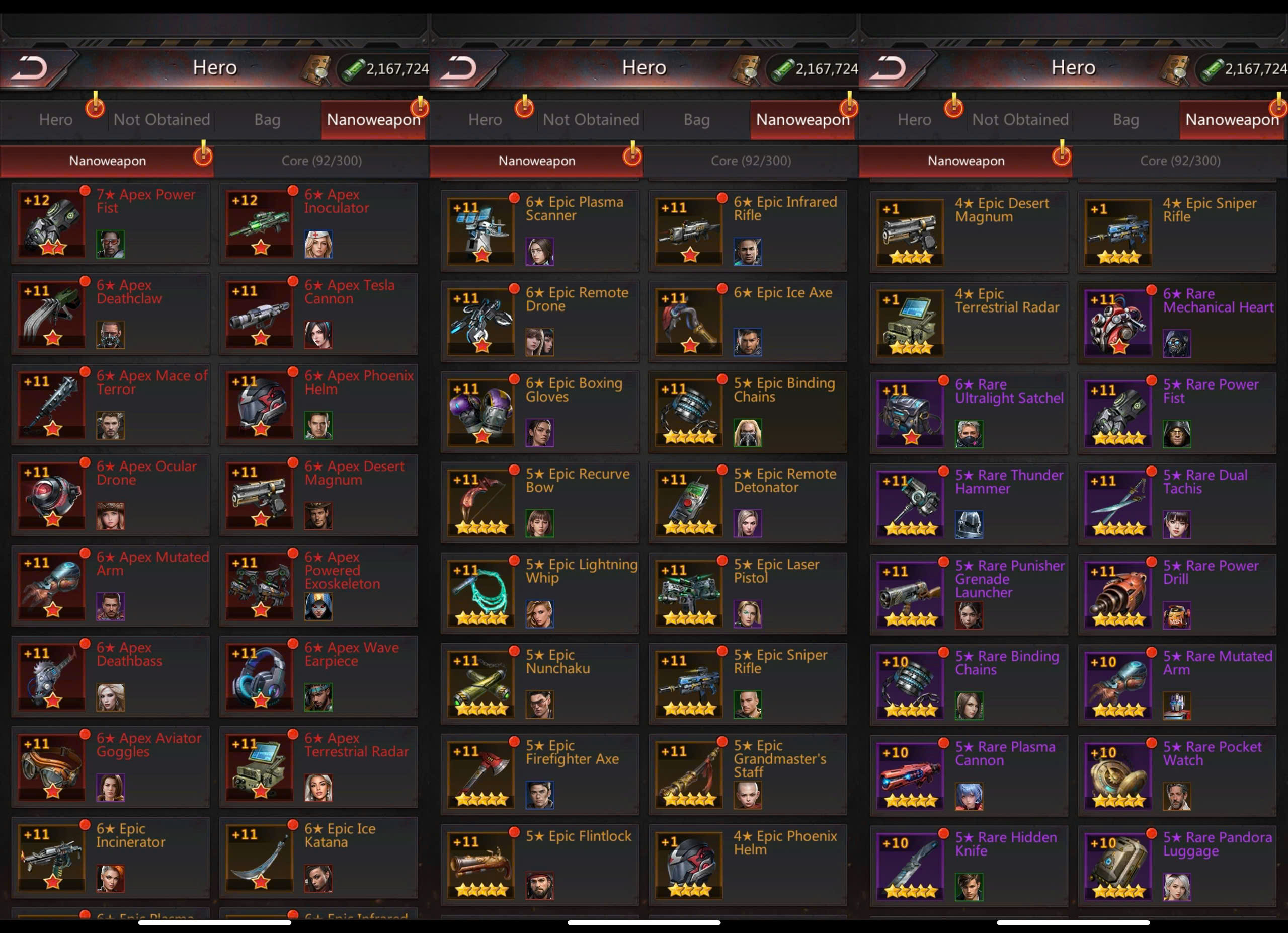The width and height of the screenshot is (1288, 933).
Task: Select the 7★ Apex Power Fist nanoweapon
Action: tap(110, 222)
